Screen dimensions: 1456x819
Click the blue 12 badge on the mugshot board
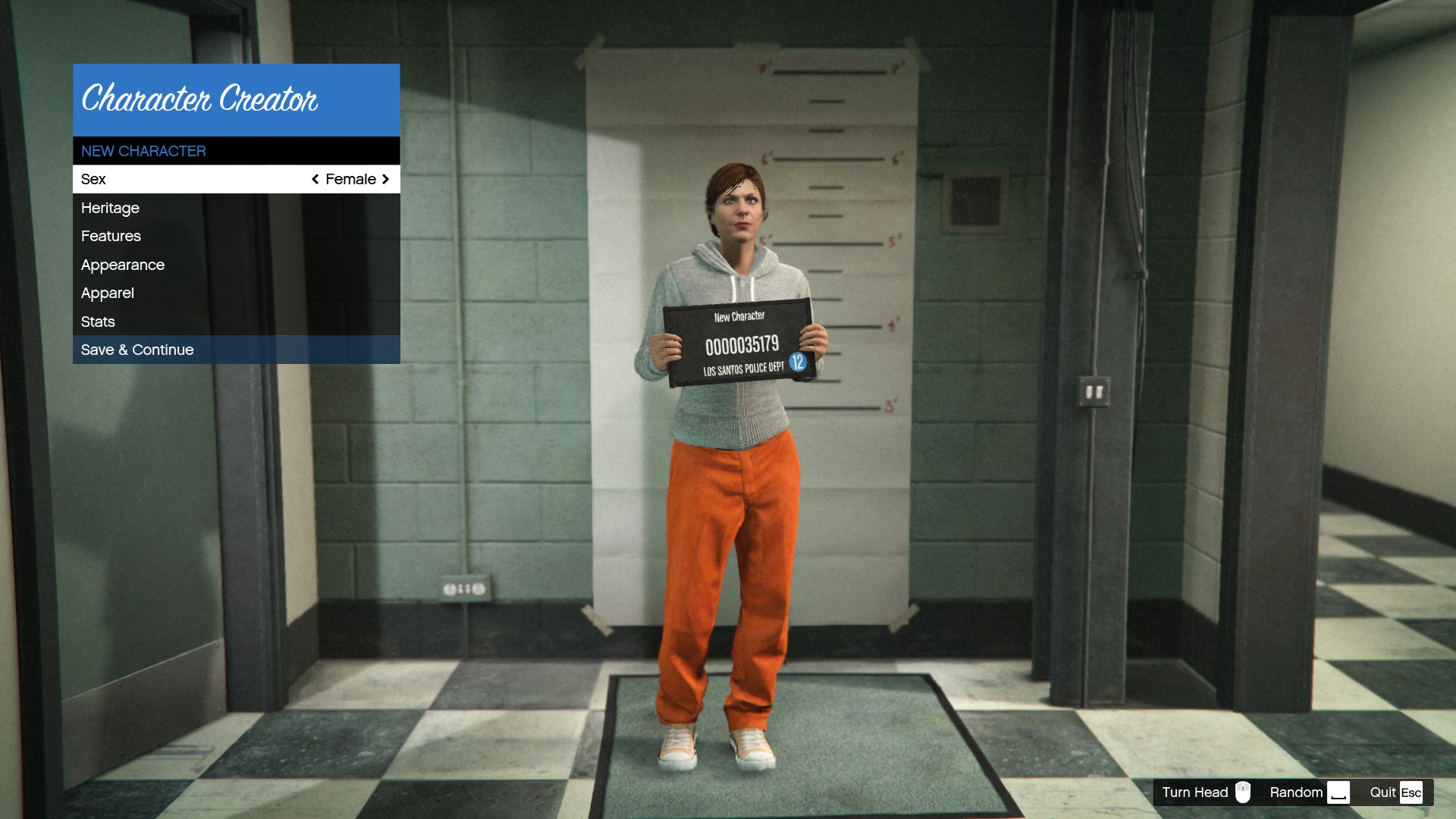pyautogui.click(x=798, y=362)
